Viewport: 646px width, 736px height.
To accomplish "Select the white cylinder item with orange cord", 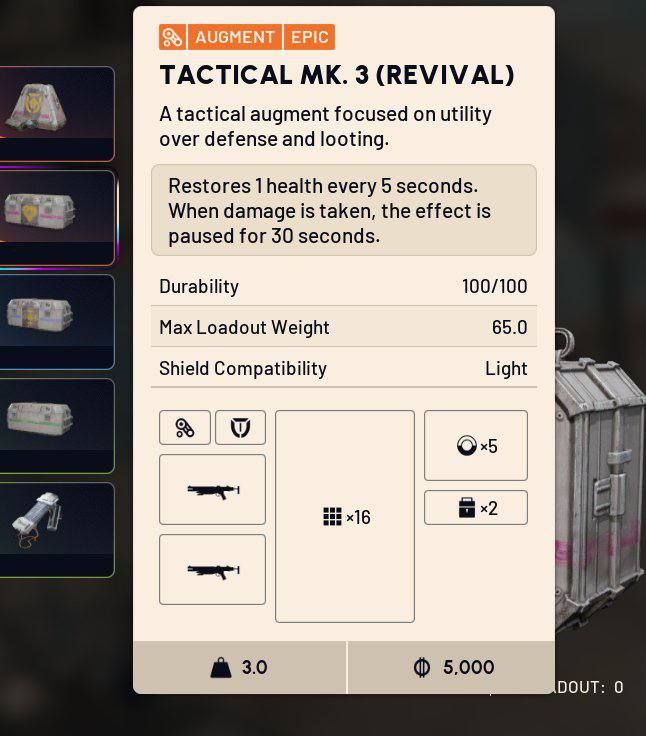I will coord(55,528).
